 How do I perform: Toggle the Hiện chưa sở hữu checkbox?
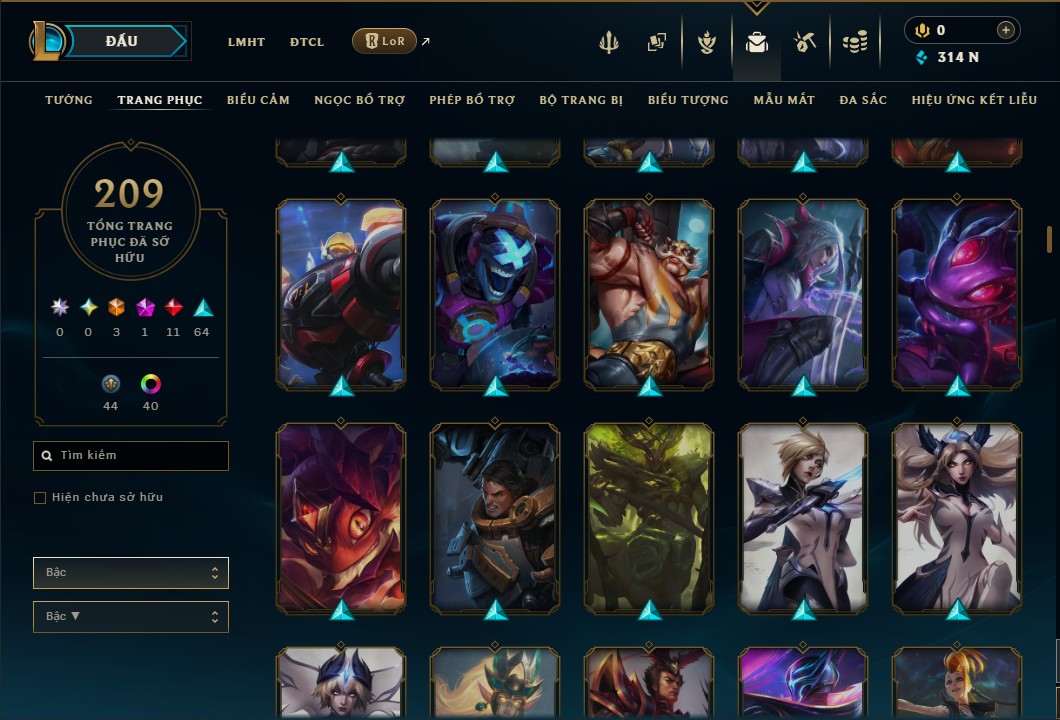click(x=40, y=498)
